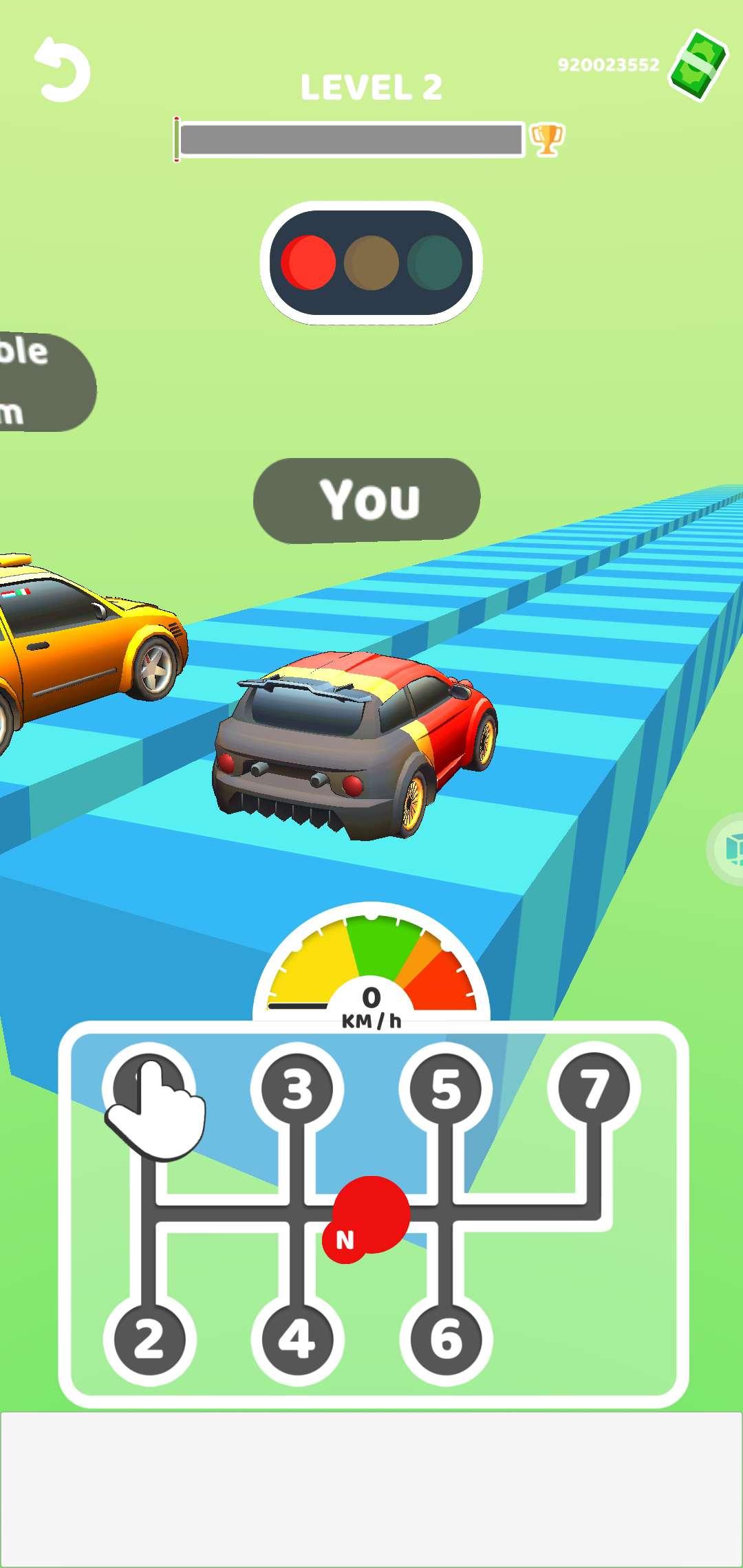
Task: Choose gear 7 on the shifter
Action: (x=594, y=1089)
